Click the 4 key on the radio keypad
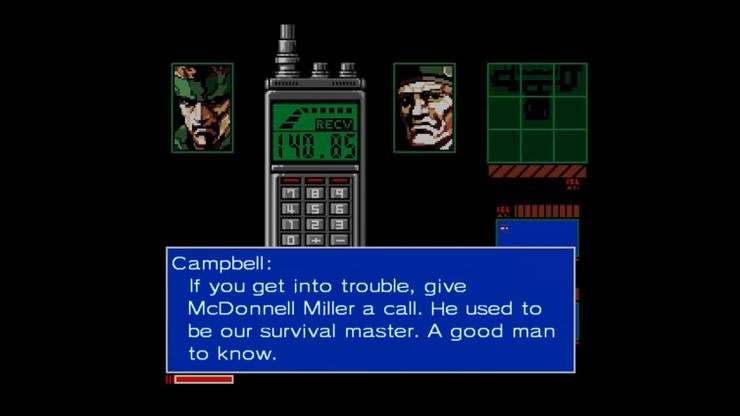The height and width of the screenshot is (416, 740). 291,209
